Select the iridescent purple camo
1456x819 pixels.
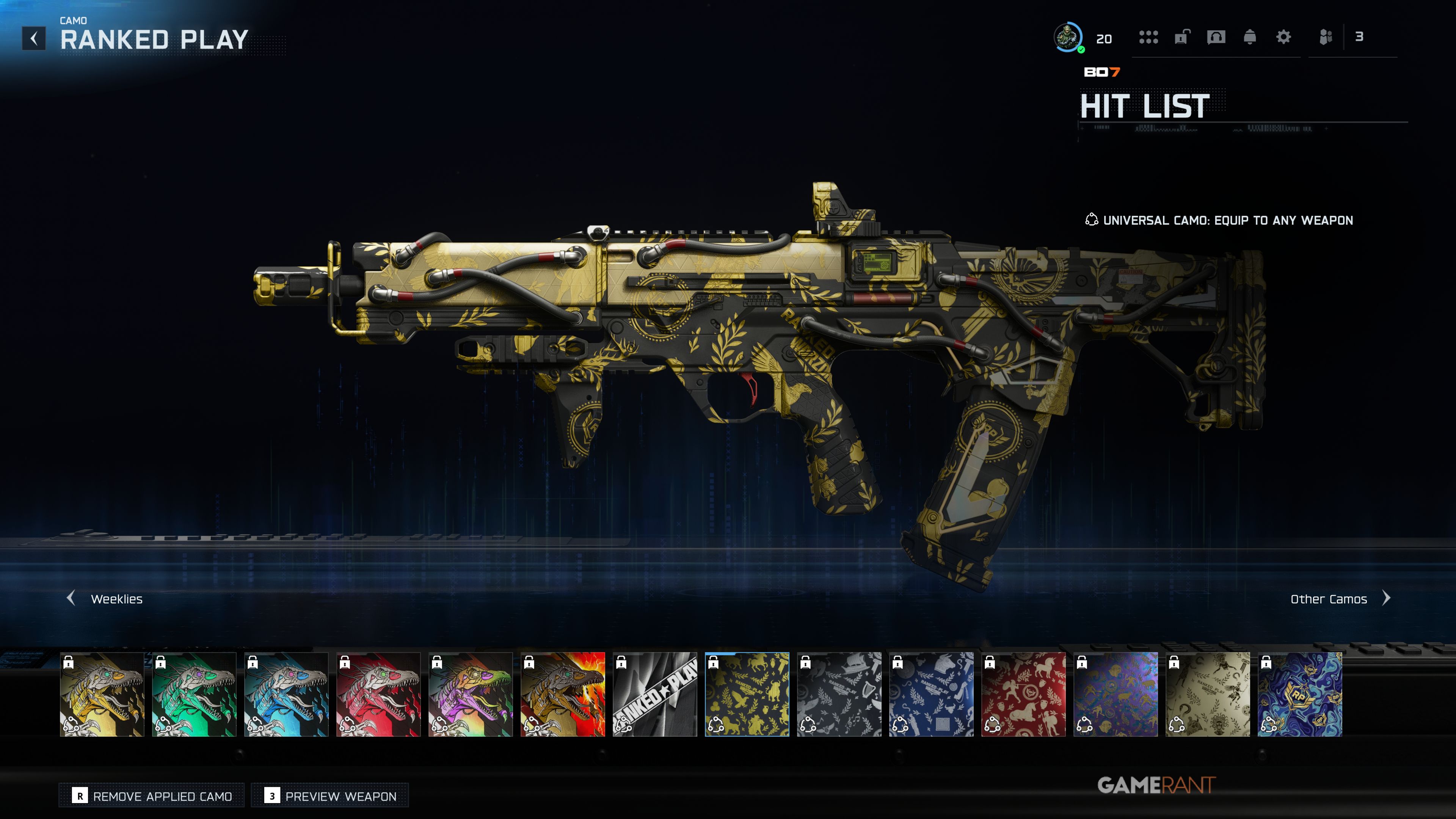[x=1115, y=694]
